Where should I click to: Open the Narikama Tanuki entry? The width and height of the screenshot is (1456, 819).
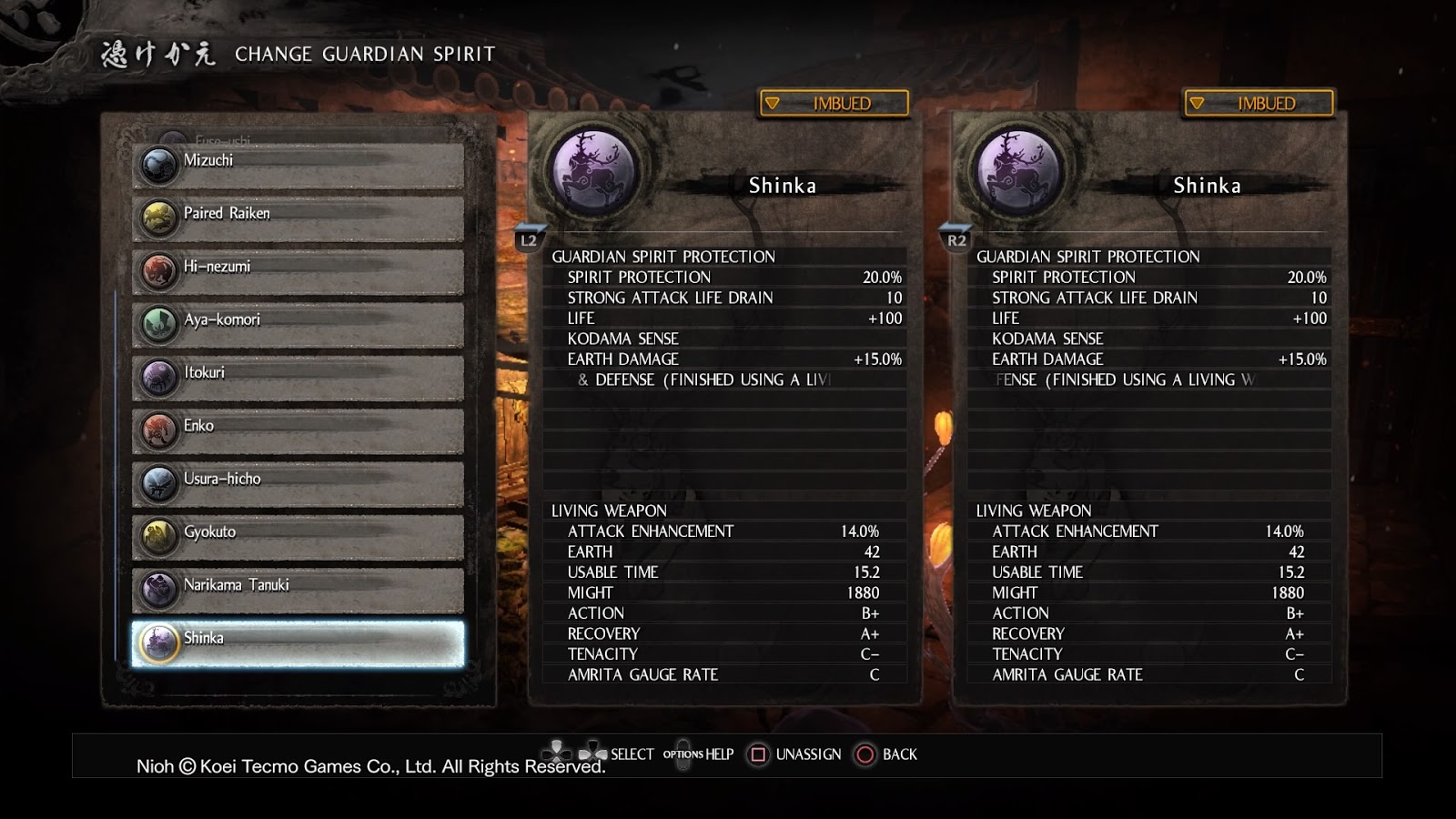pos(296,587)
